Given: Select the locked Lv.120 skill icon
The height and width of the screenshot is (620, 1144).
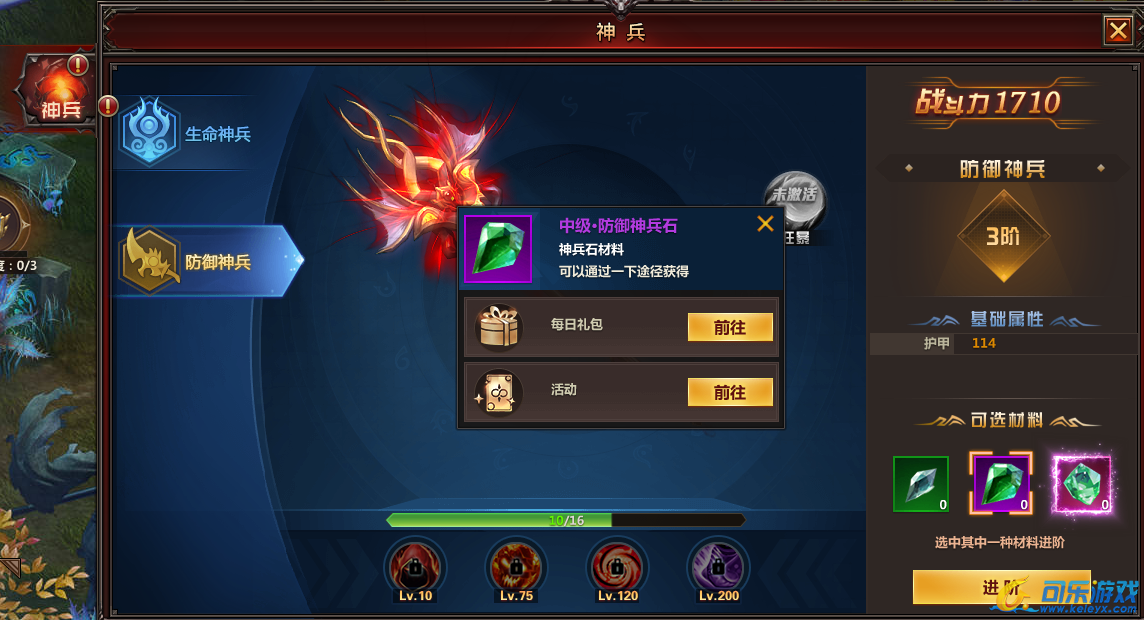Looking at the screenshot, I should pyautogui.click(x=616, y=568).
